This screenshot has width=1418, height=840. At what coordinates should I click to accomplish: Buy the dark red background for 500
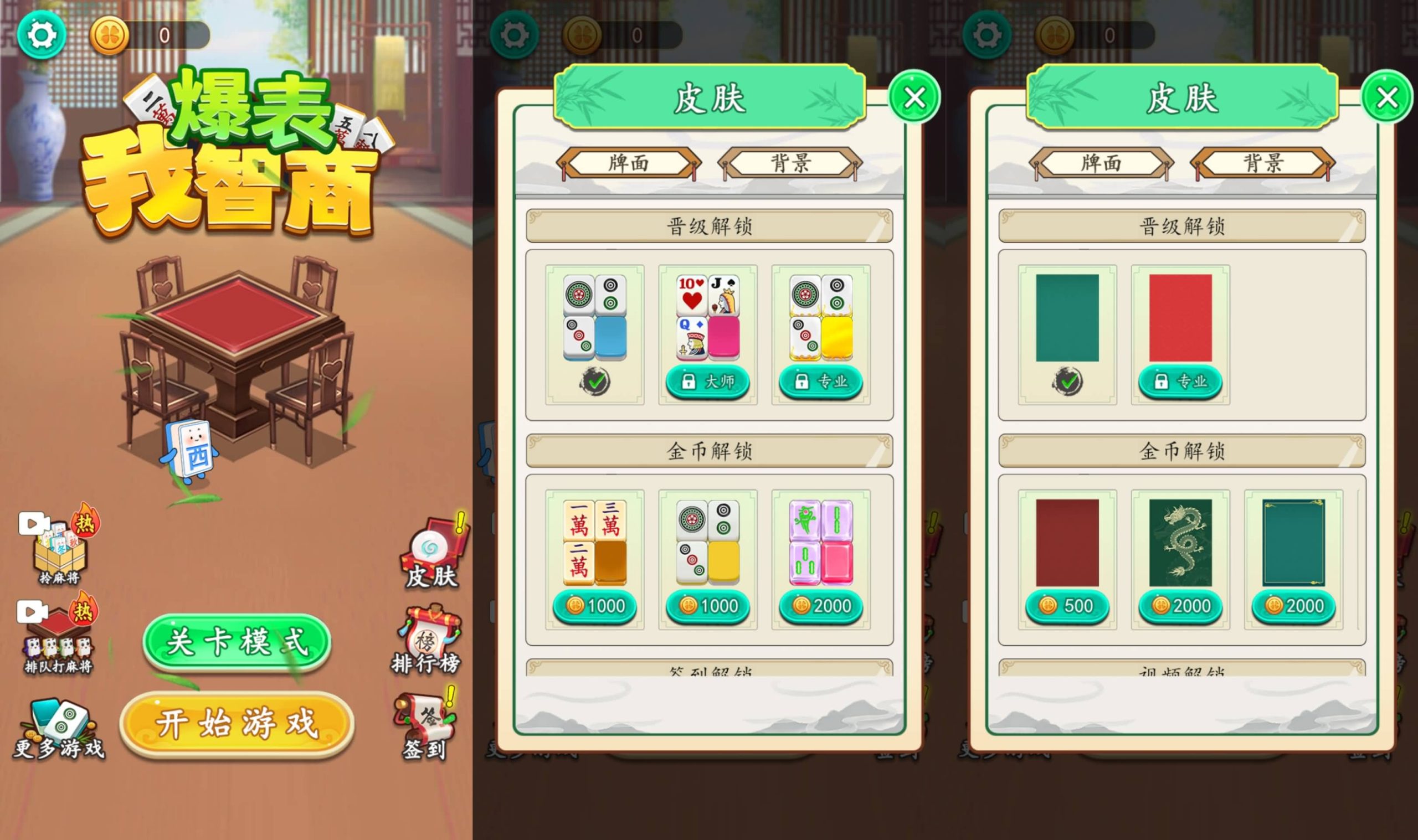click(1067, 606)
